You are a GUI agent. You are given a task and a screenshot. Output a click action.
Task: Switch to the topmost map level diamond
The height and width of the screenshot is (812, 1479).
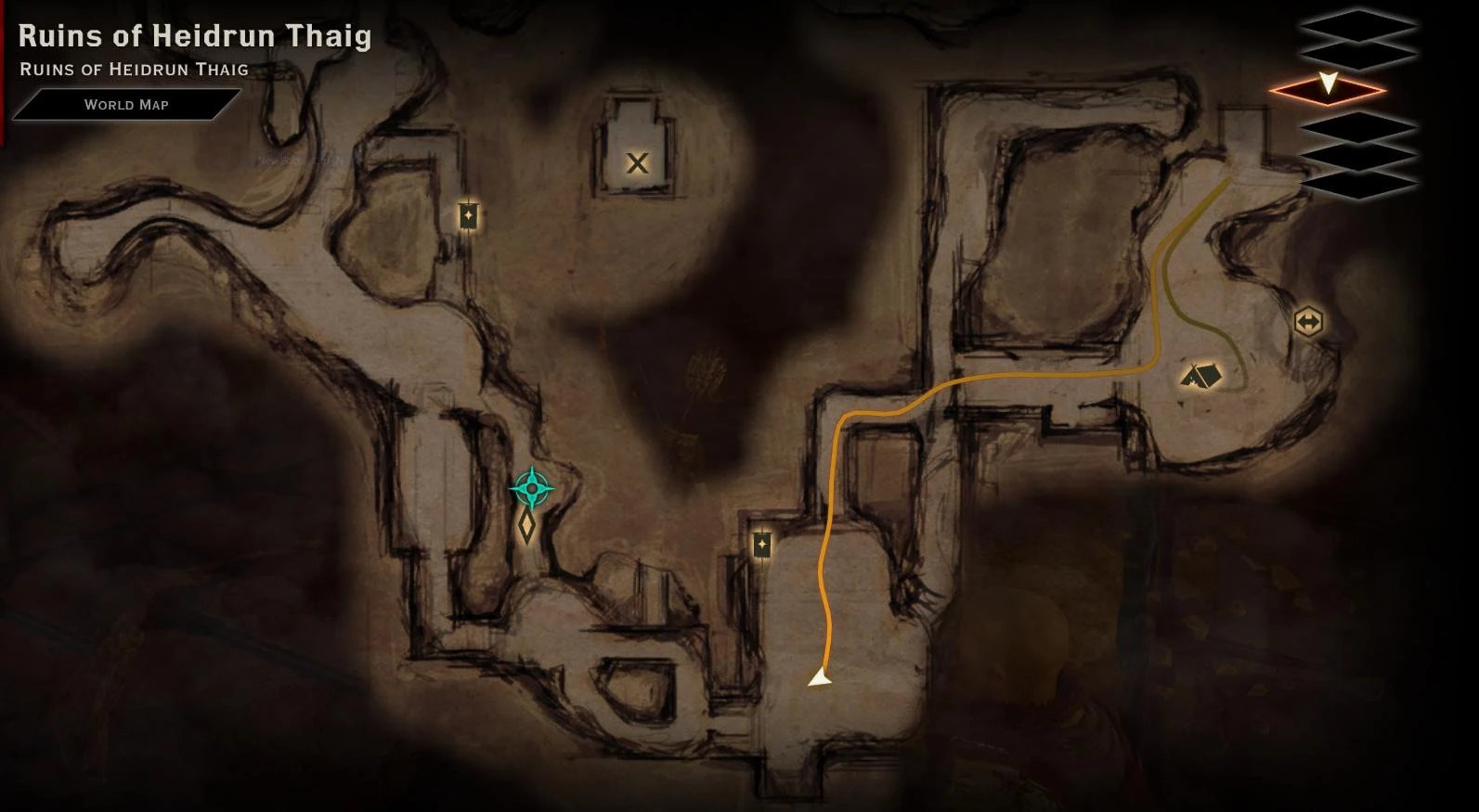(x=1360, y=24)
